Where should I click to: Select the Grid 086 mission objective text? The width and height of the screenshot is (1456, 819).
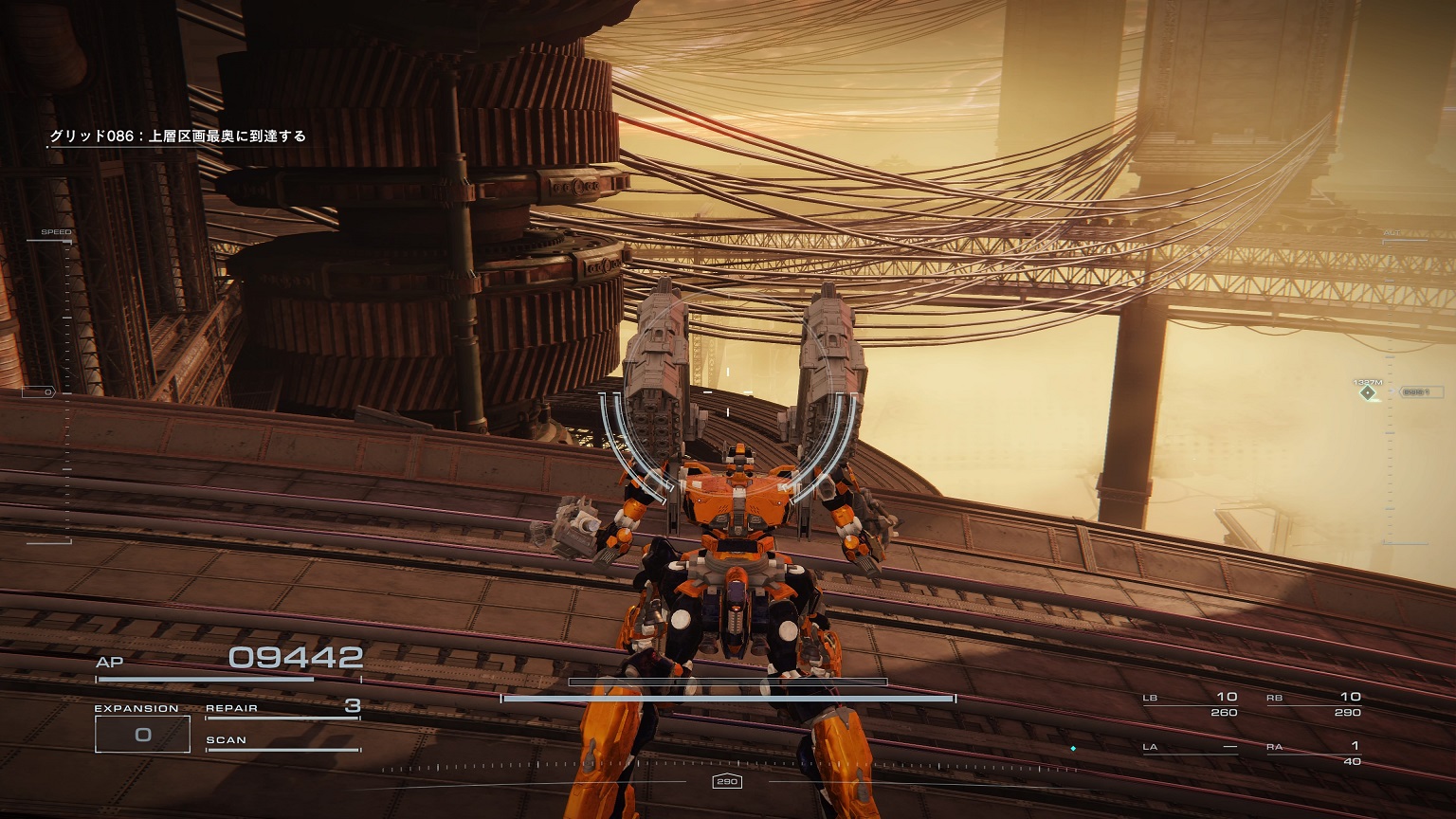(178, 136)
